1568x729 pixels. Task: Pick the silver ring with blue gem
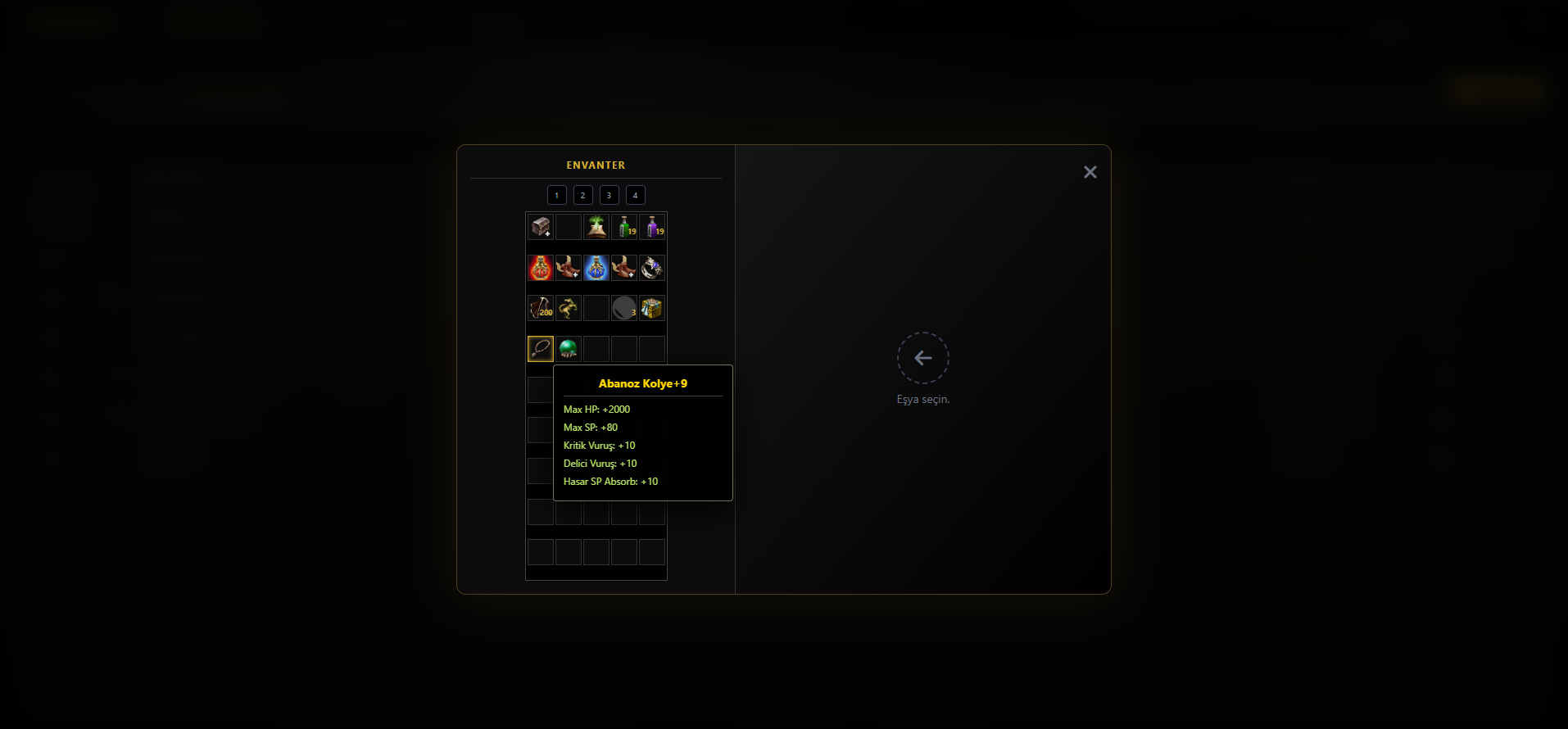(x=652, y=268)
